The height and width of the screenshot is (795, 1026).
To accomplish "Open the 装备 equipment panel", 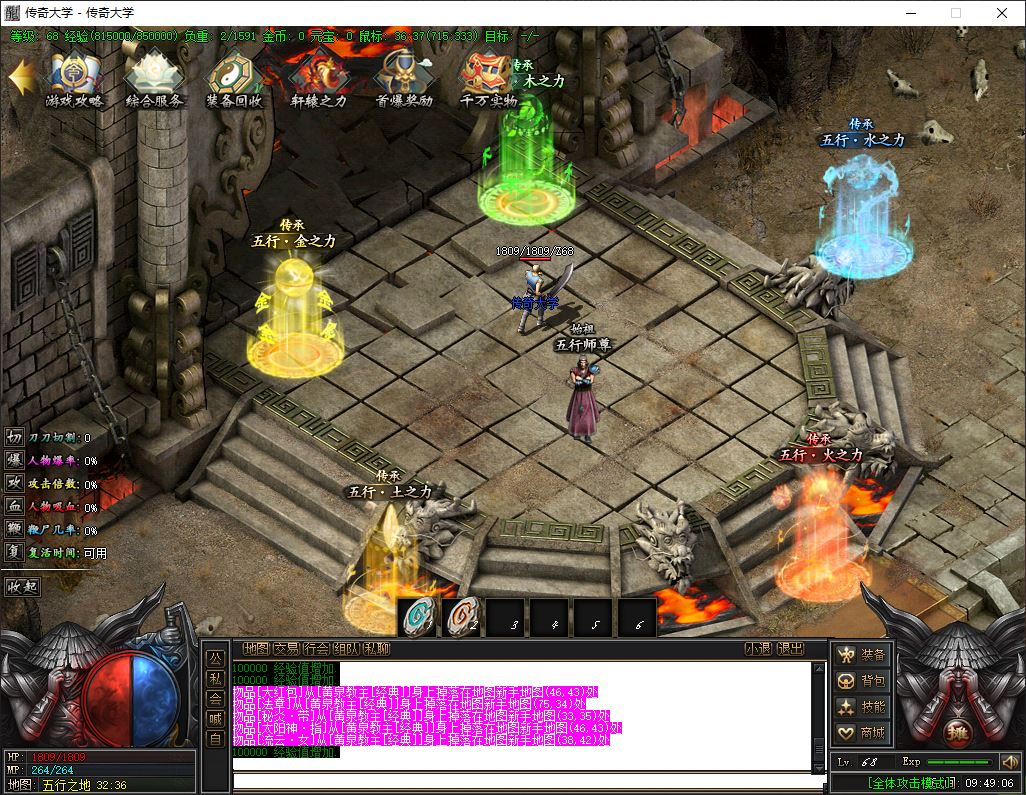I will pyautogui.click(x=863, y=654).
